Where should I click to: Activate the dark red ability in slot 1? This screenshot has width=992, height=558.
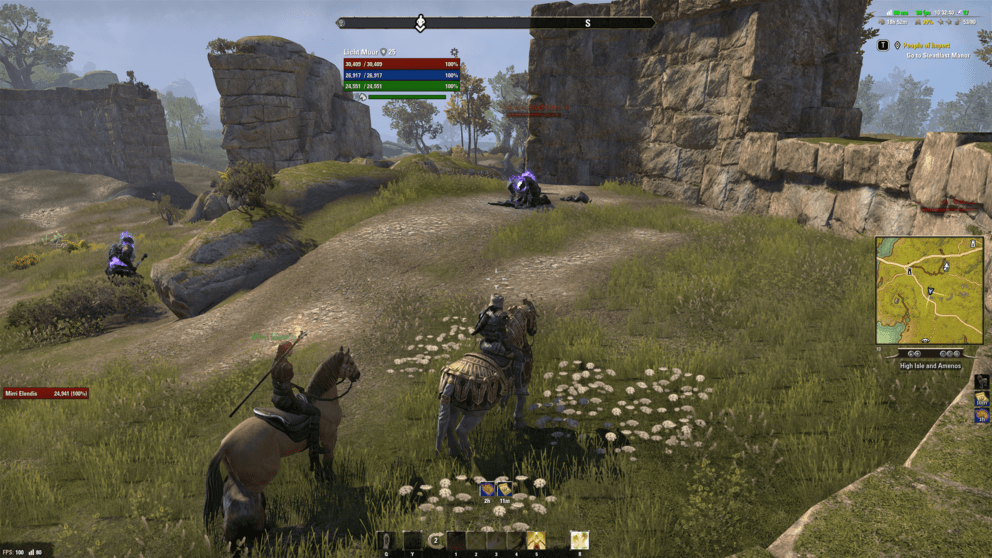[x=456, y=541]
